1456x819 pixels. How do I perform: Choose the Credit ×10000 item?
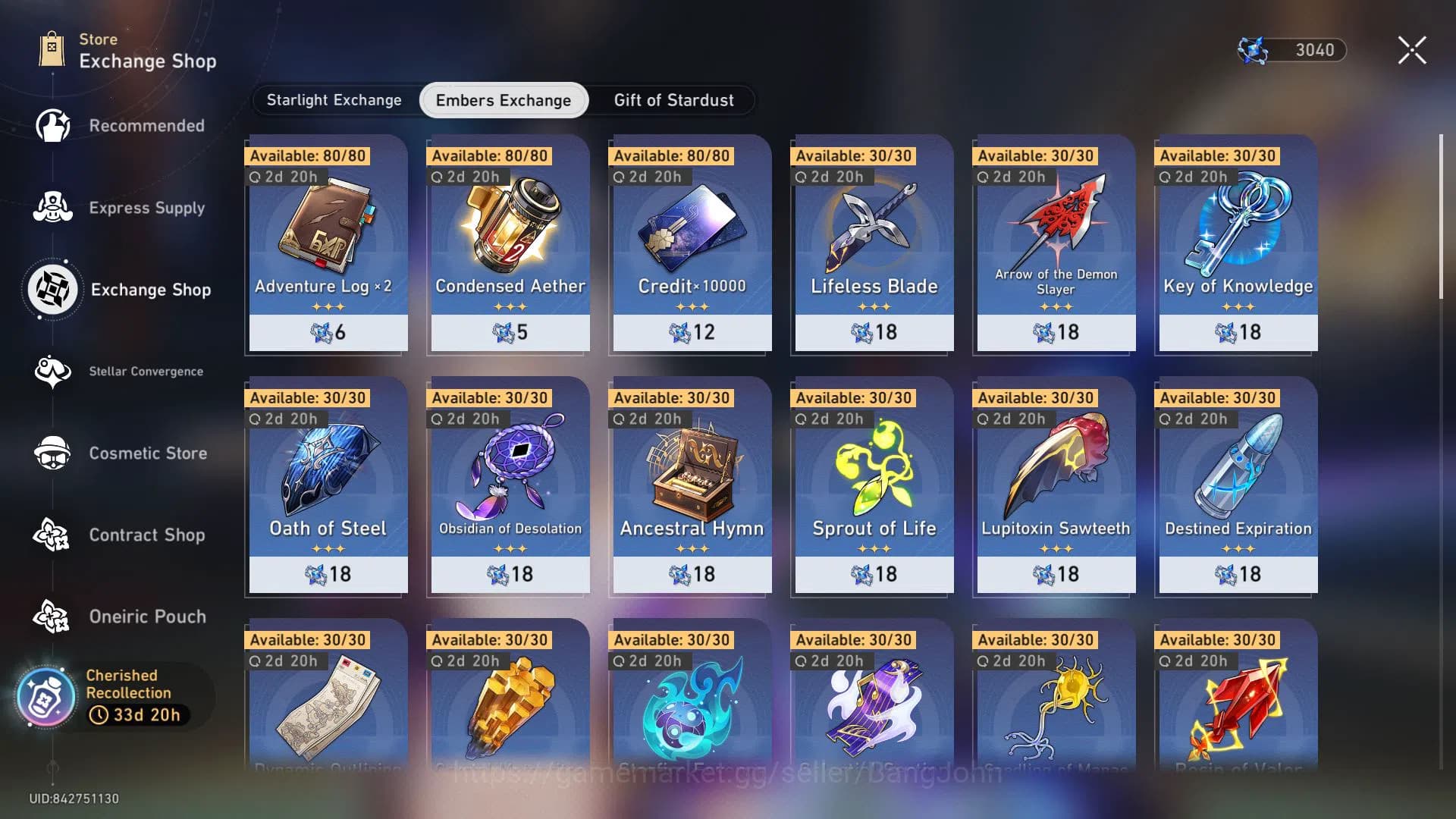pyautogui.click(x=692, y=243)
